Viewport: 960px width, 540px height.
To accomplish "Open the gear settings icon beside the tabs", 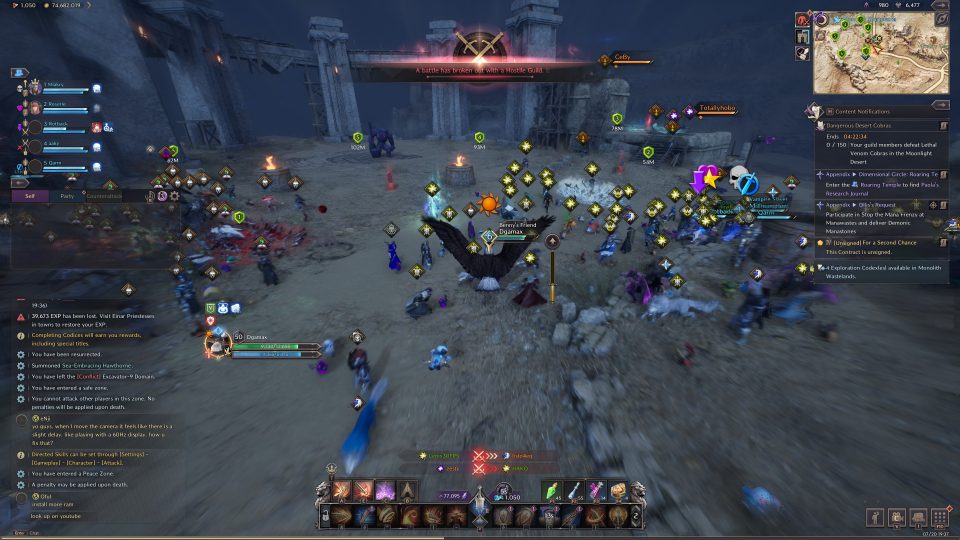I will [x=175, y=196].
